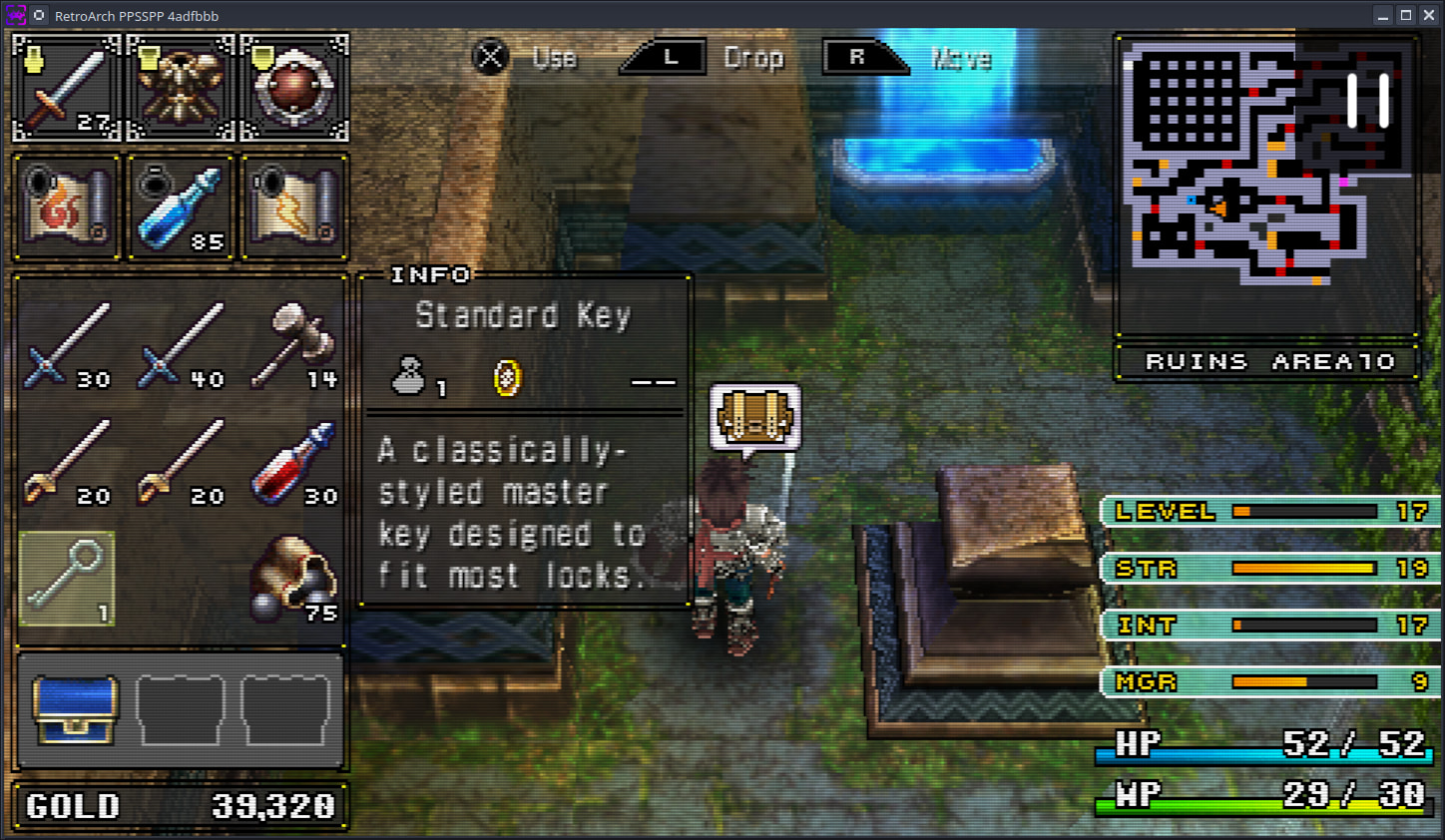Select the red potion marked 30
The height and width of the screenshot is (840, 1445).
coord(294,463)
